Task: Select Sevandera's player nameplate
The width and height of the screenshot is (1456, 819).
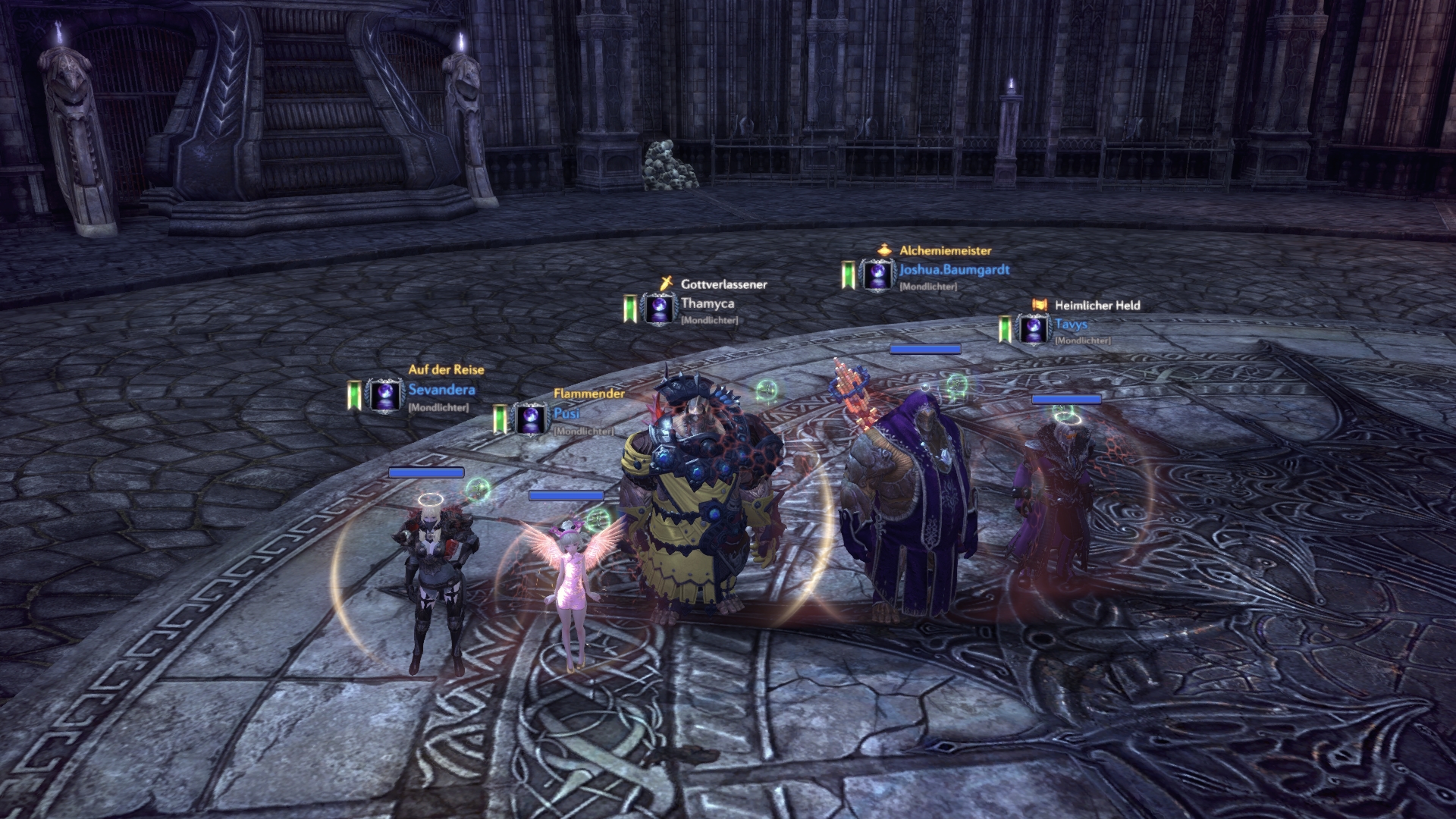Action: 441,391
